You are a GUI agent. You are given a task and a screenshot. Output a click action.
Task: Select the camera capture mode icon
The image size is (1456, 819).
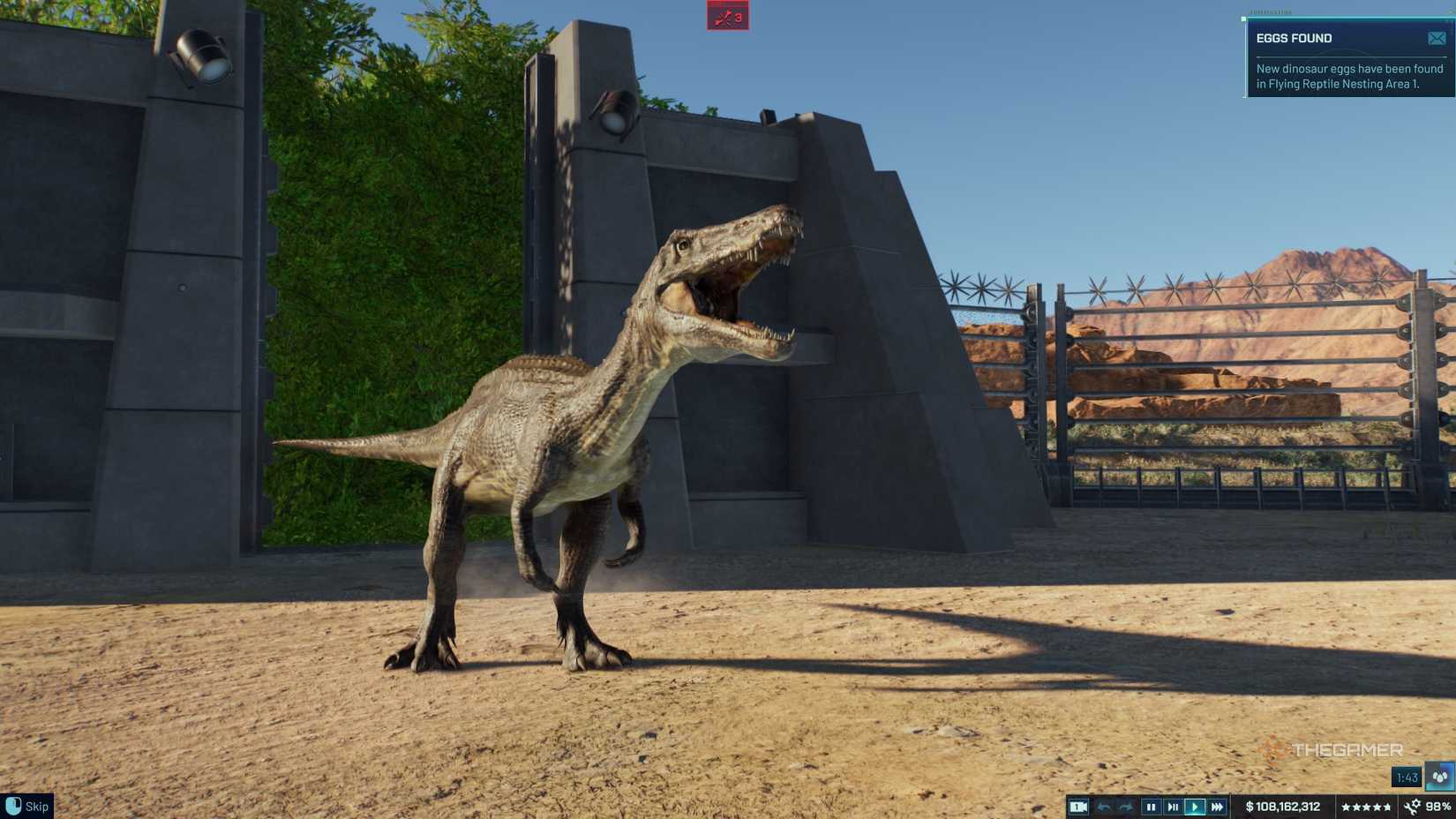[1079, 806]
